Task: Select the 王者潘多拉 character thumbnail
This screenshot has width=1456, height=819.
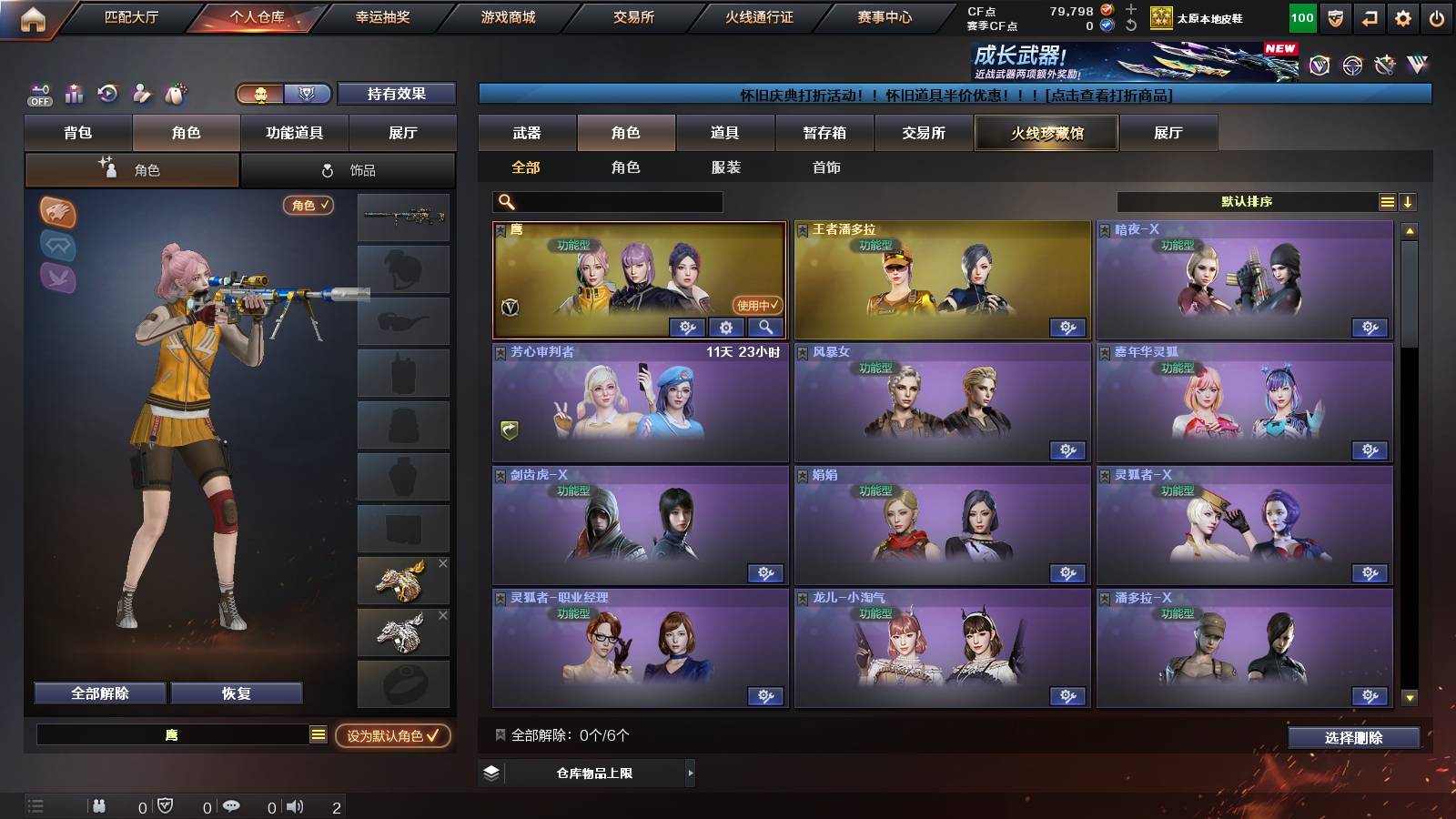Action: pos(940,278)
